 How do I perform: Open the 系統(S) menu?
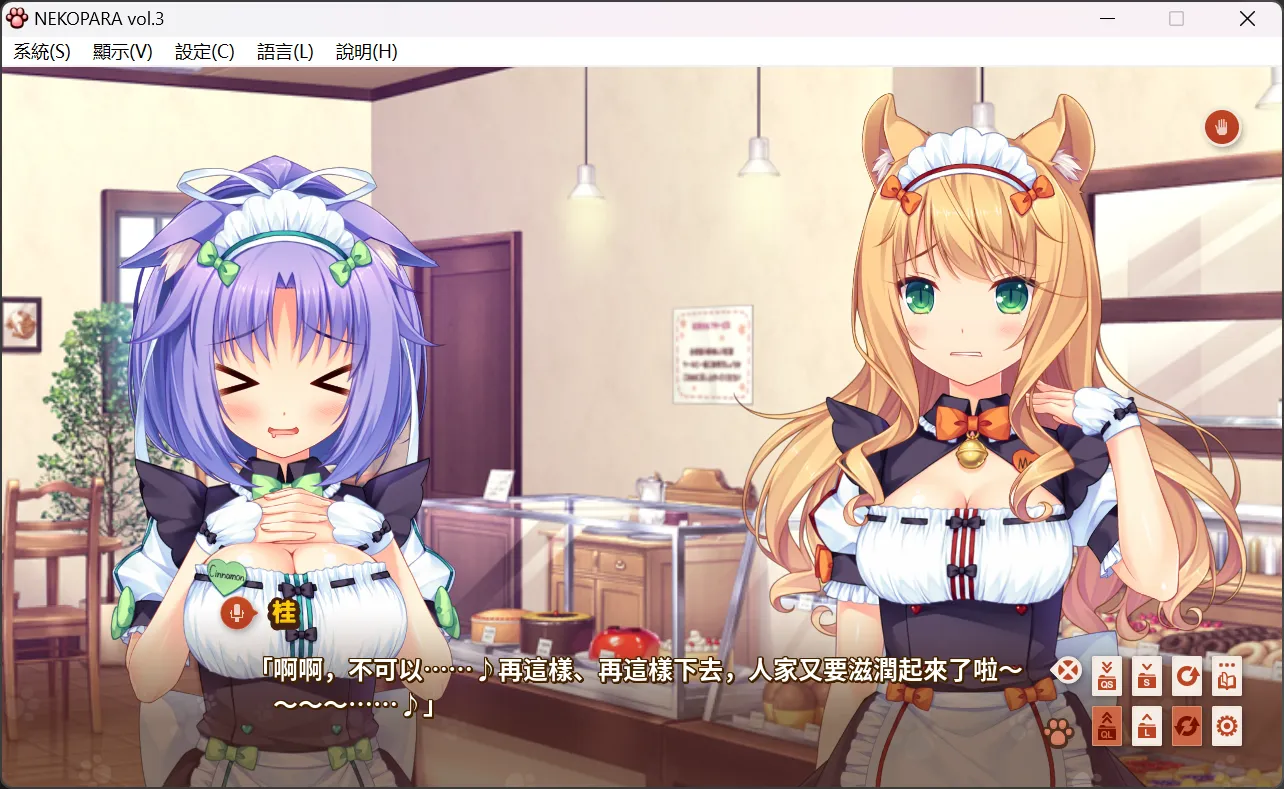coord(41,51)
